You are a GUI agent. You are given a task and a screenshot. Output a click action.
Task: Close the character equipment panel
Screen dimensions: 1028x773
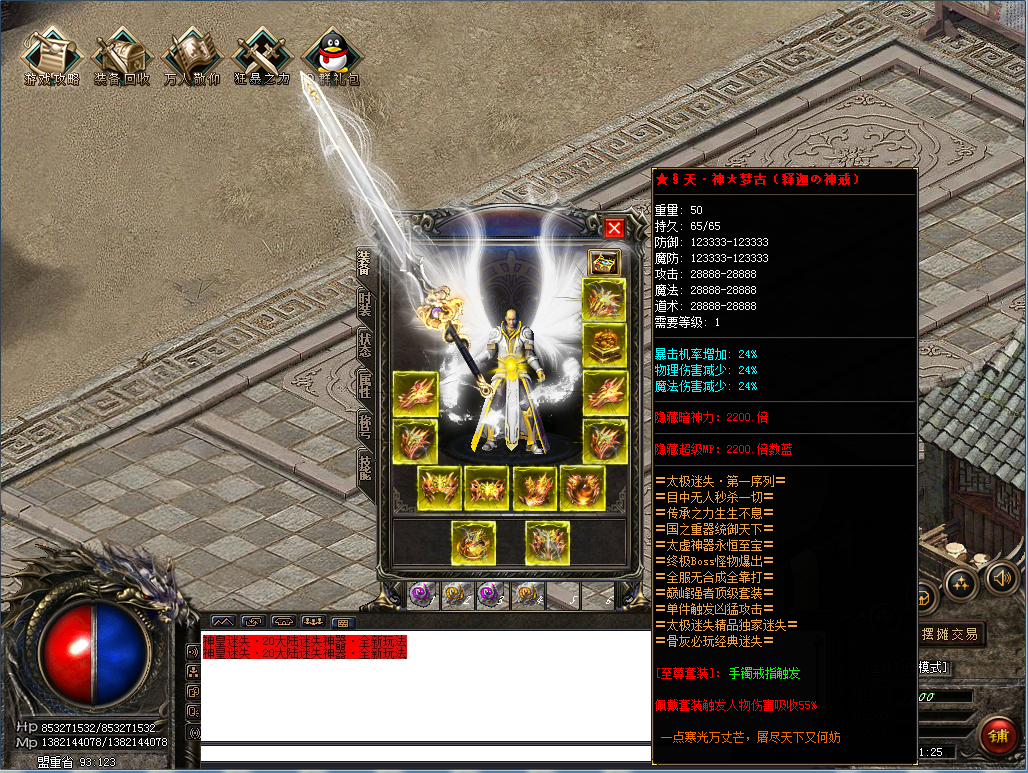pyautogui.click(x=614, y=228)
